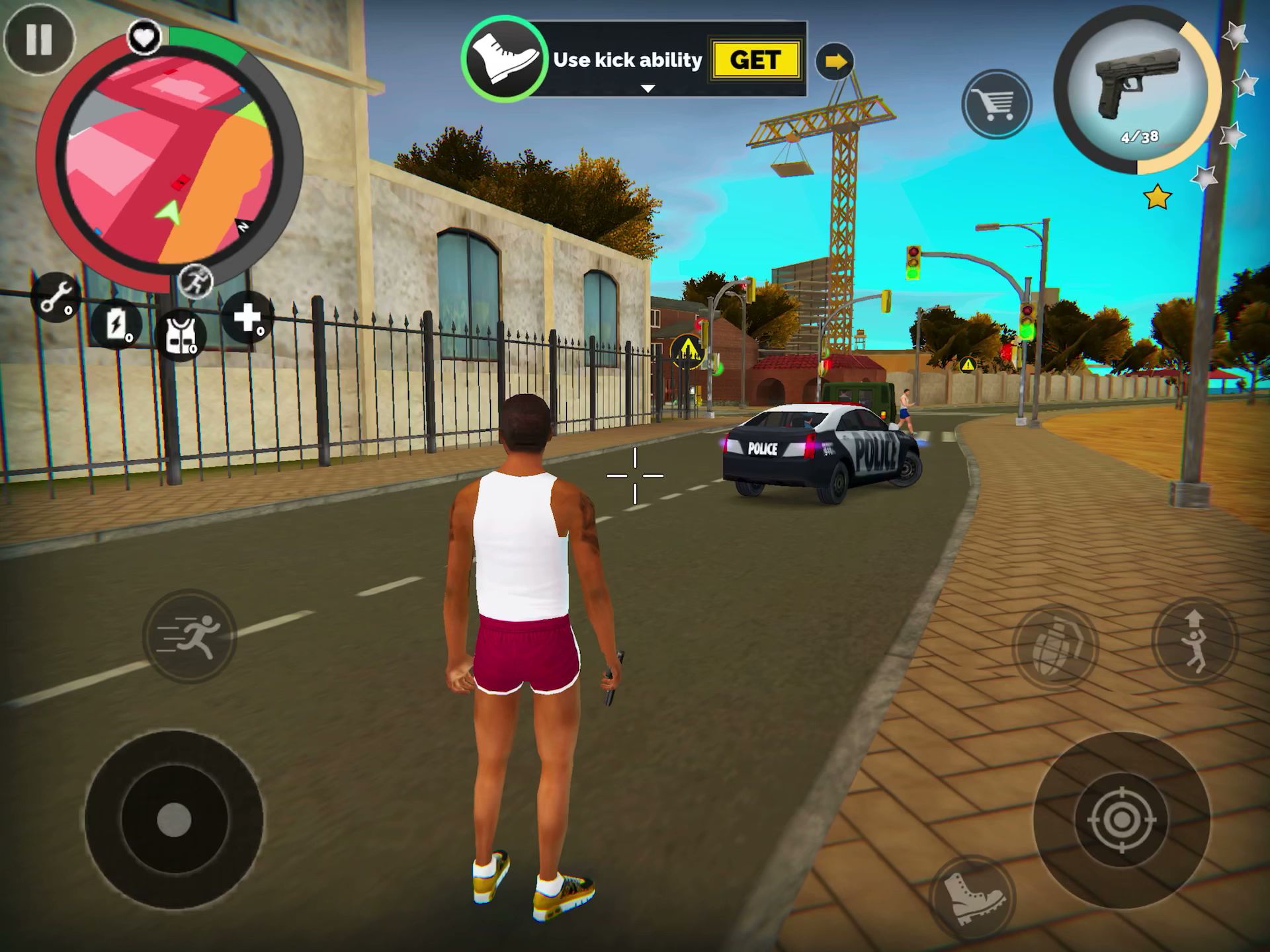Use the battery energy item
The width and height of the screenshot is (1270, 952).
coord(117,325)
